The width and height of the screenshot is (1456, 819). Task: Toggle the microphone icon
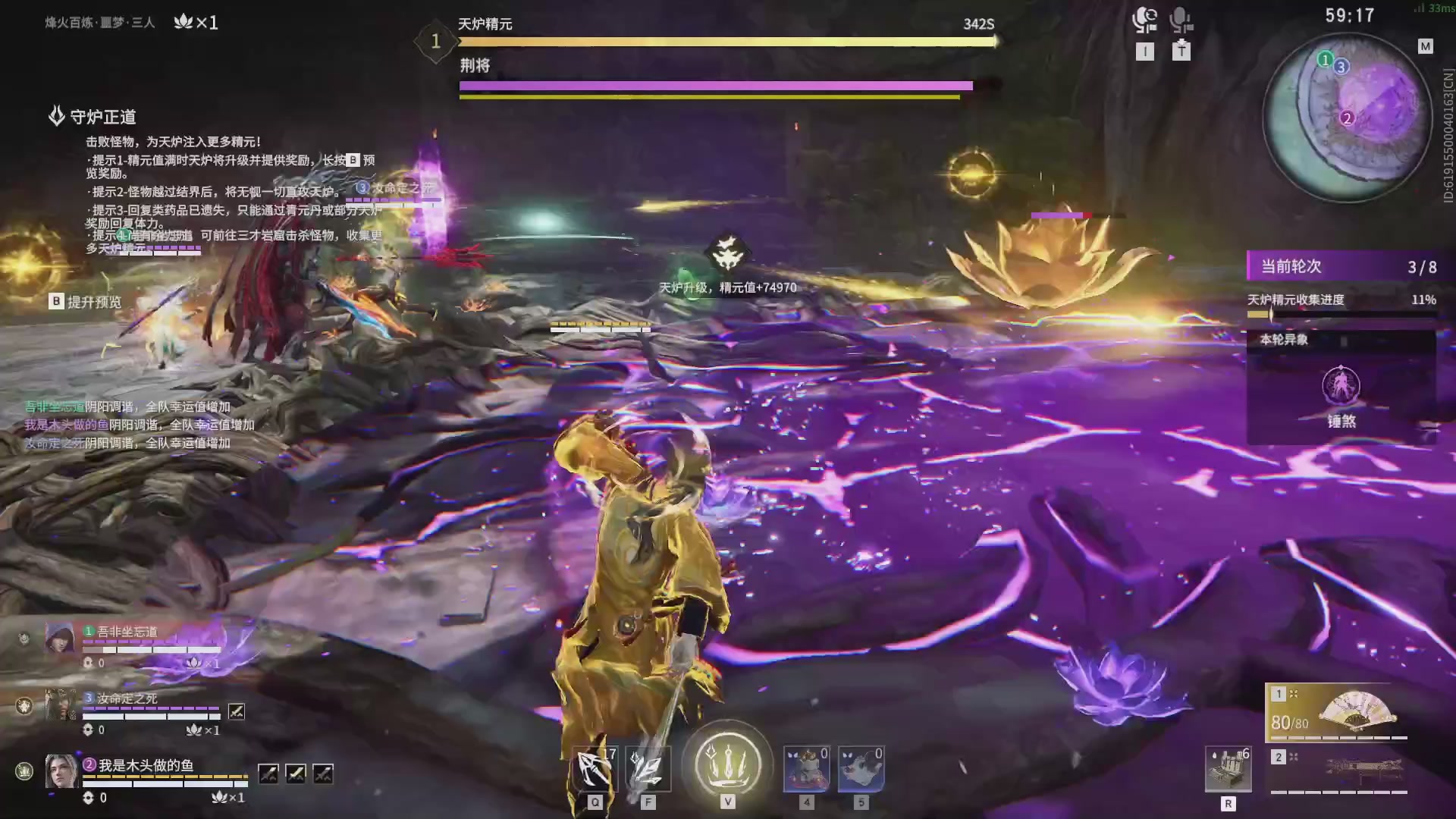tap(1180, 20)
